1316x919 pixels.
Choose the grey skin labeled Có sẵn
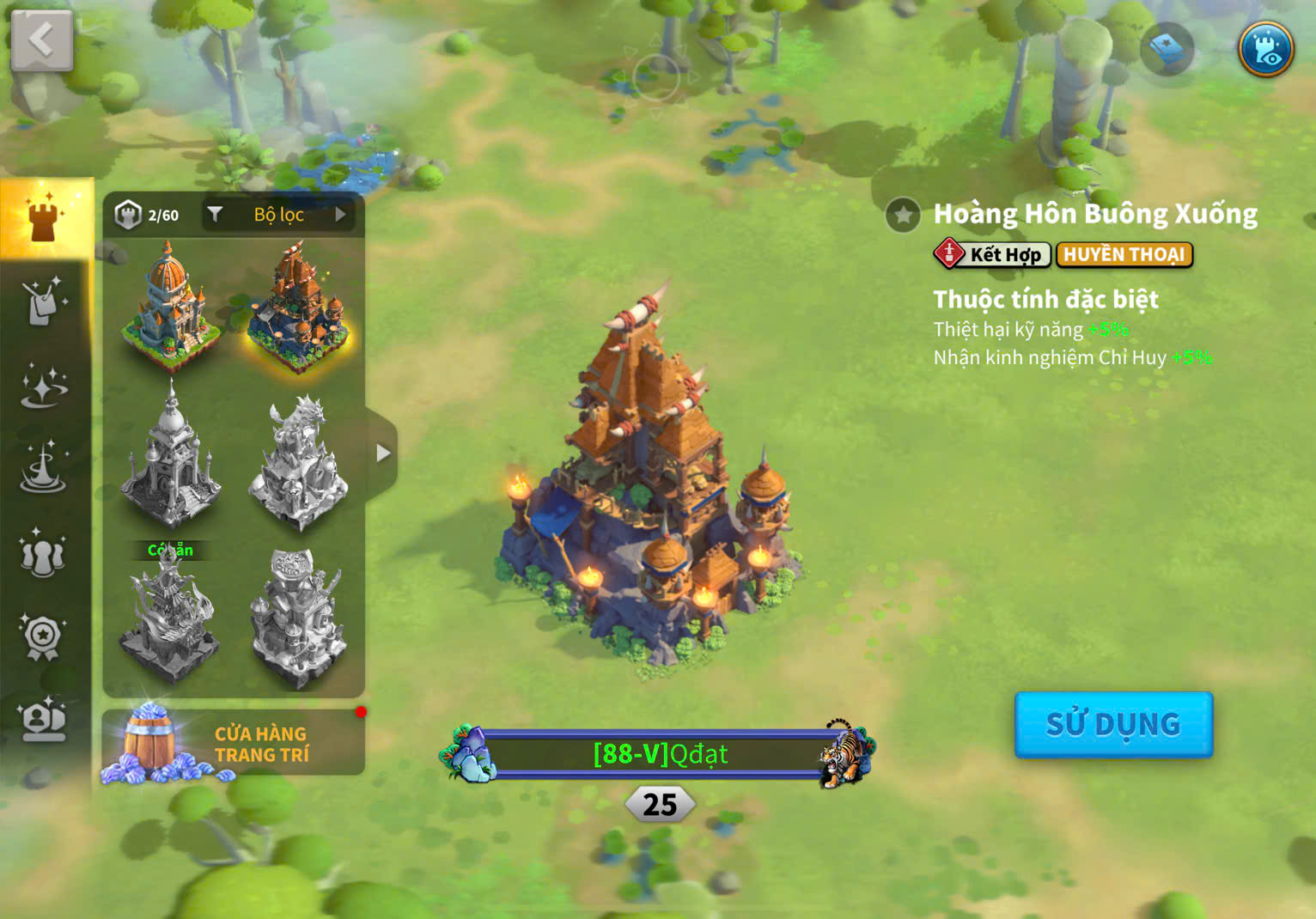click(169, 620)
